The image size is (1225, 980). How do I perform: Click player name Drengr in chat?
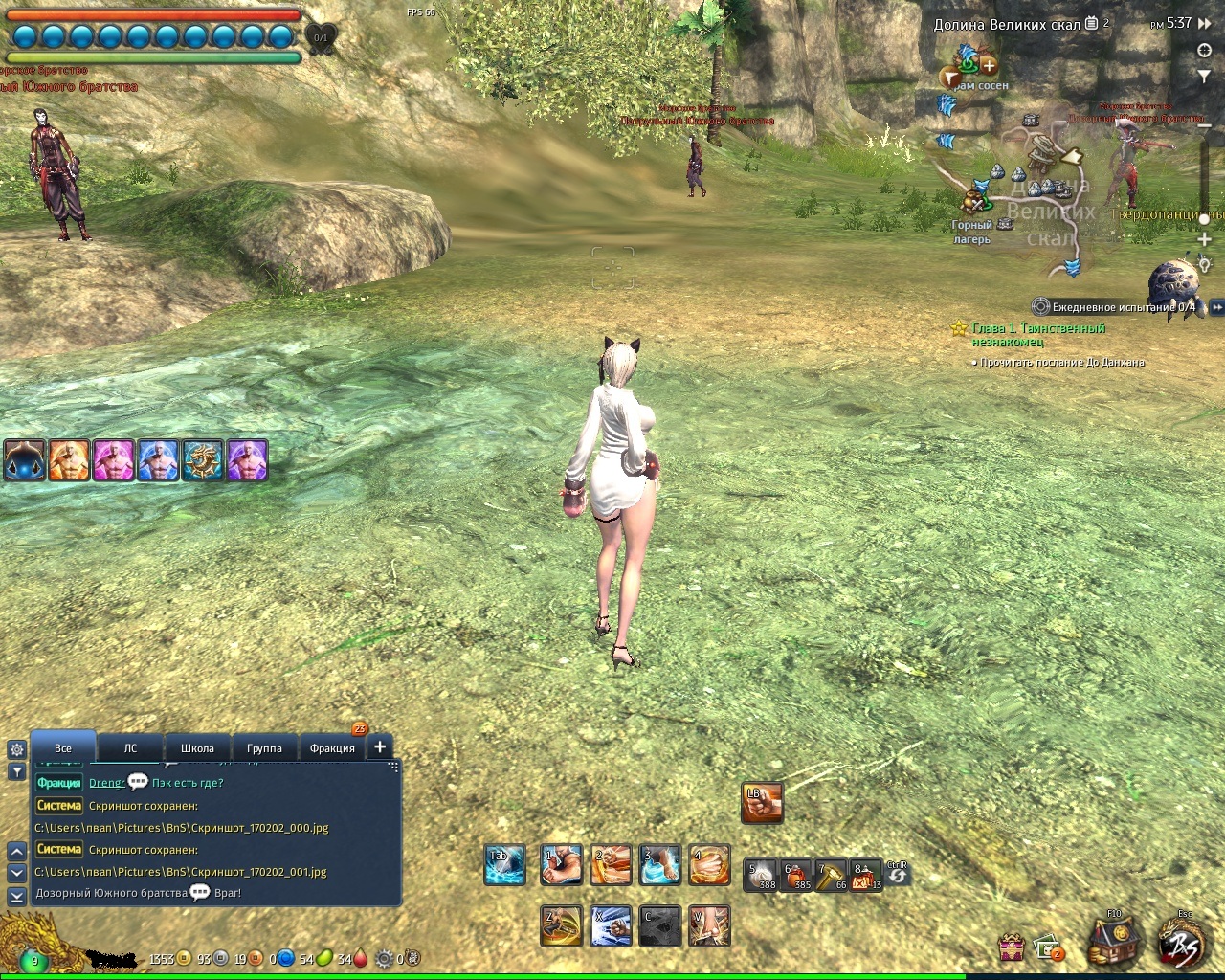coord(106,783)
